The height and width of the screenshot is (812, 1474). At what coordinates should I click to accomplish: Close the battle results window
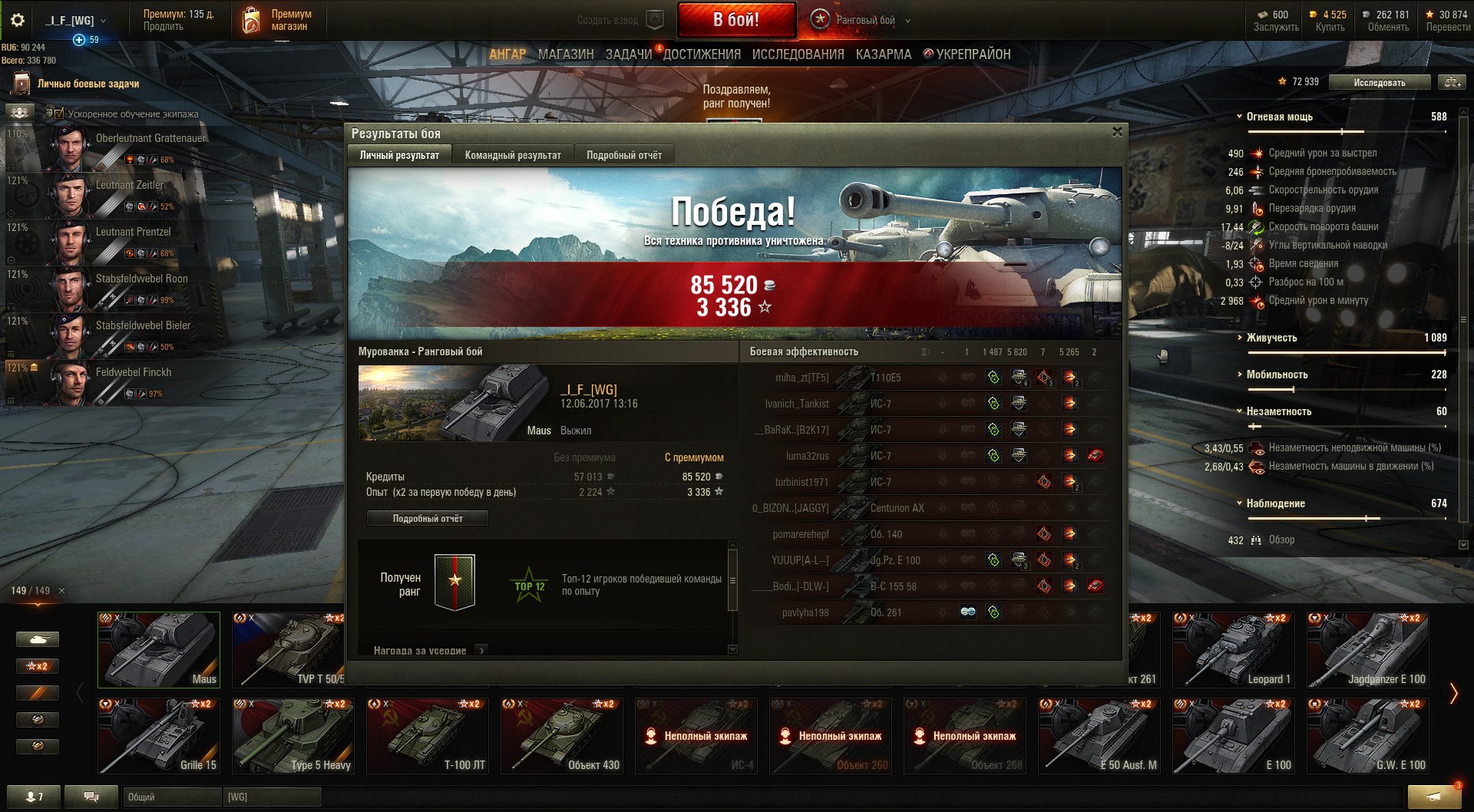point(1117,132)
